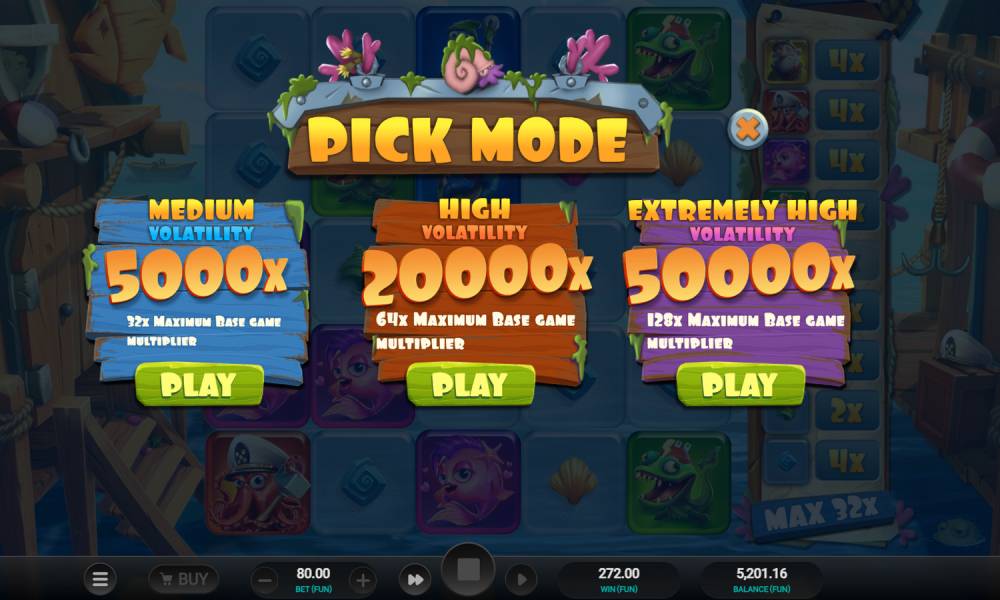Toggle the fast-forward turbo spin
The height and width of the screenshot is (600, 1000).
tap(414, 578)
